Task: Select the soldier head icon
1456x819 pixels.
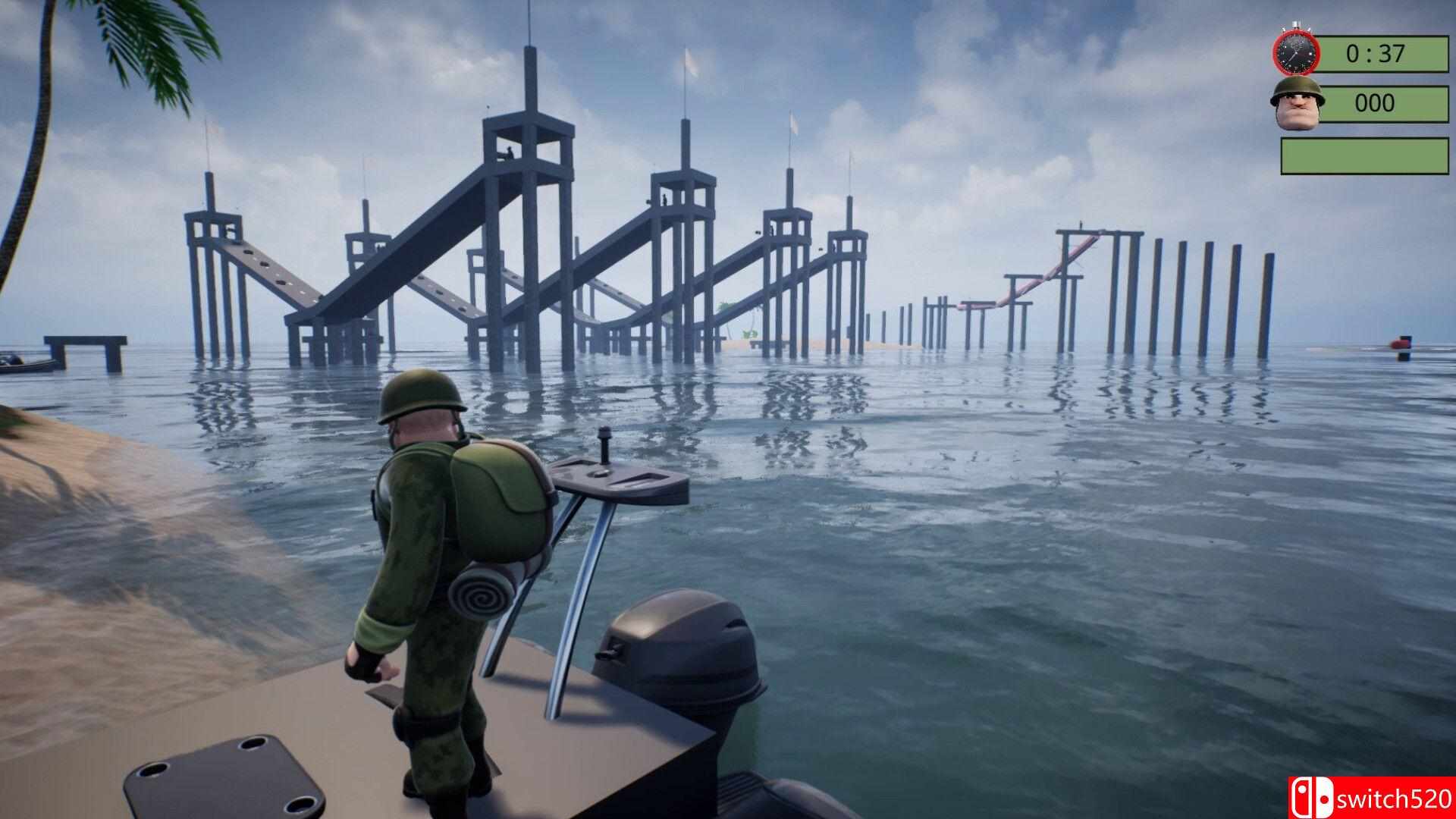Action: coord(1297,102)
